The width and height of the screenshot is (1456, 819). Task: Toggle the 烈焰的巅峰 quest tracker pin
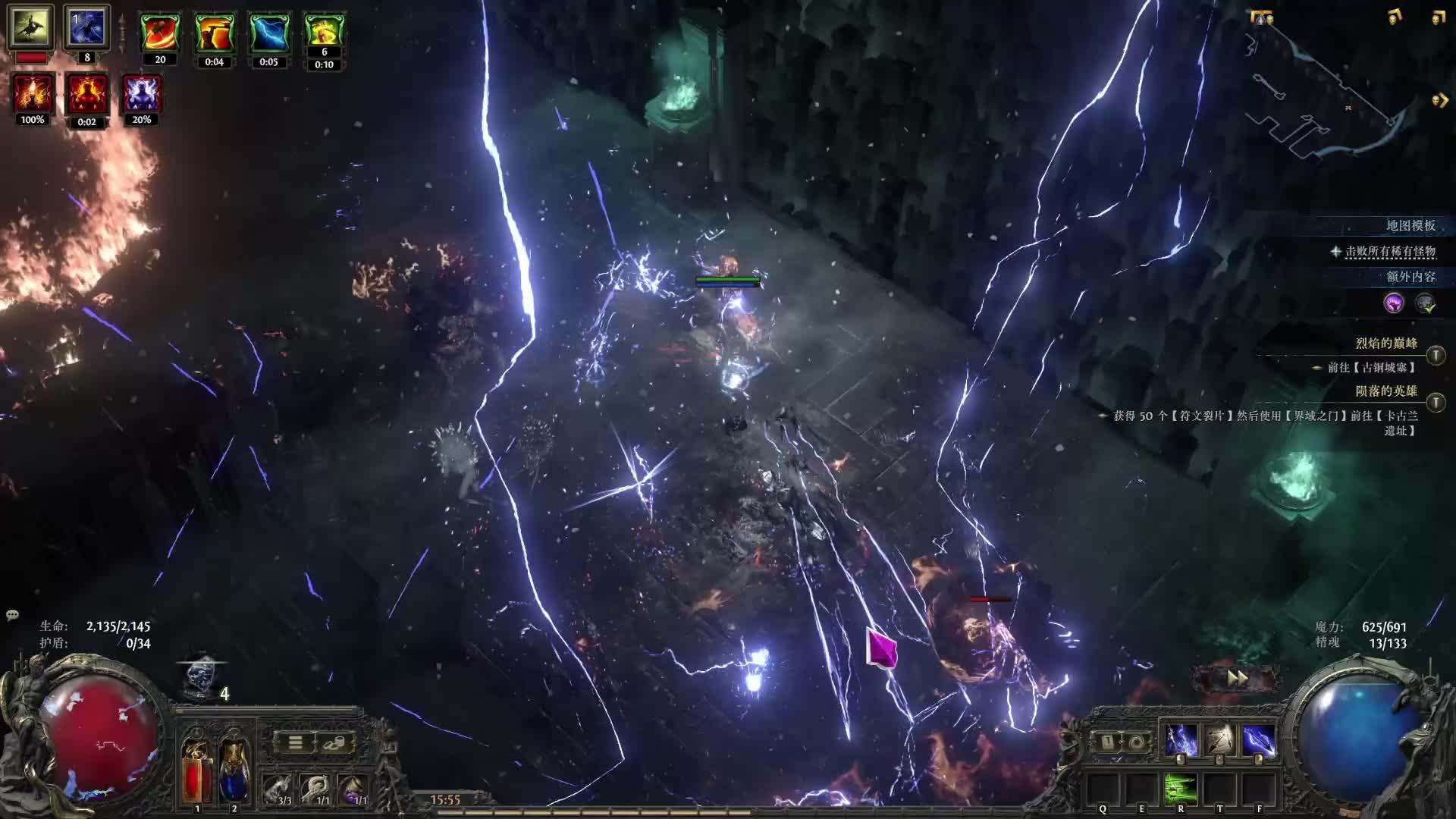(1436, 354)
